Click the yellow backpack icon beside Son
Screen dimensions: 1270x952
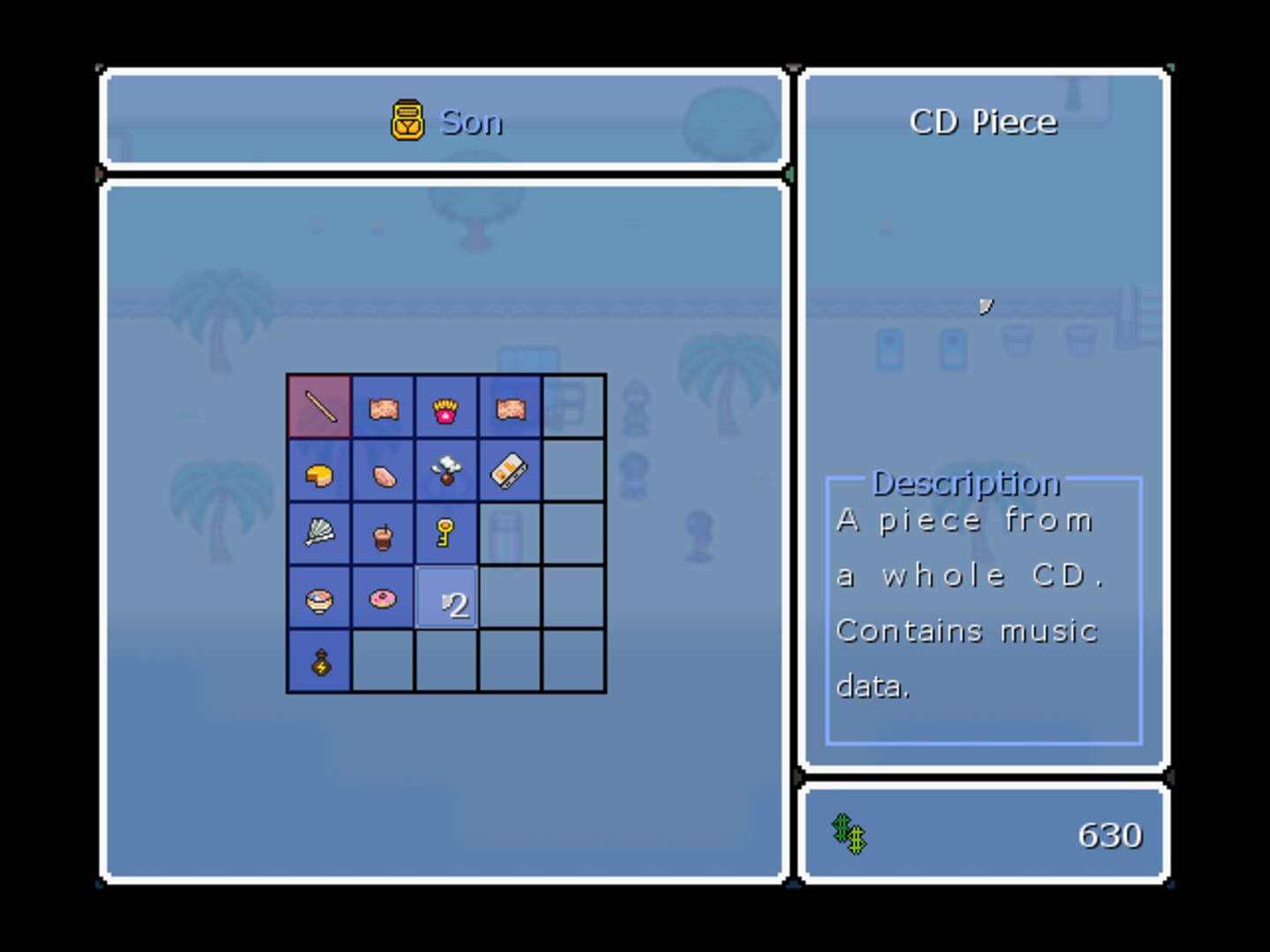pyautogui.click(x=407, y=122)
